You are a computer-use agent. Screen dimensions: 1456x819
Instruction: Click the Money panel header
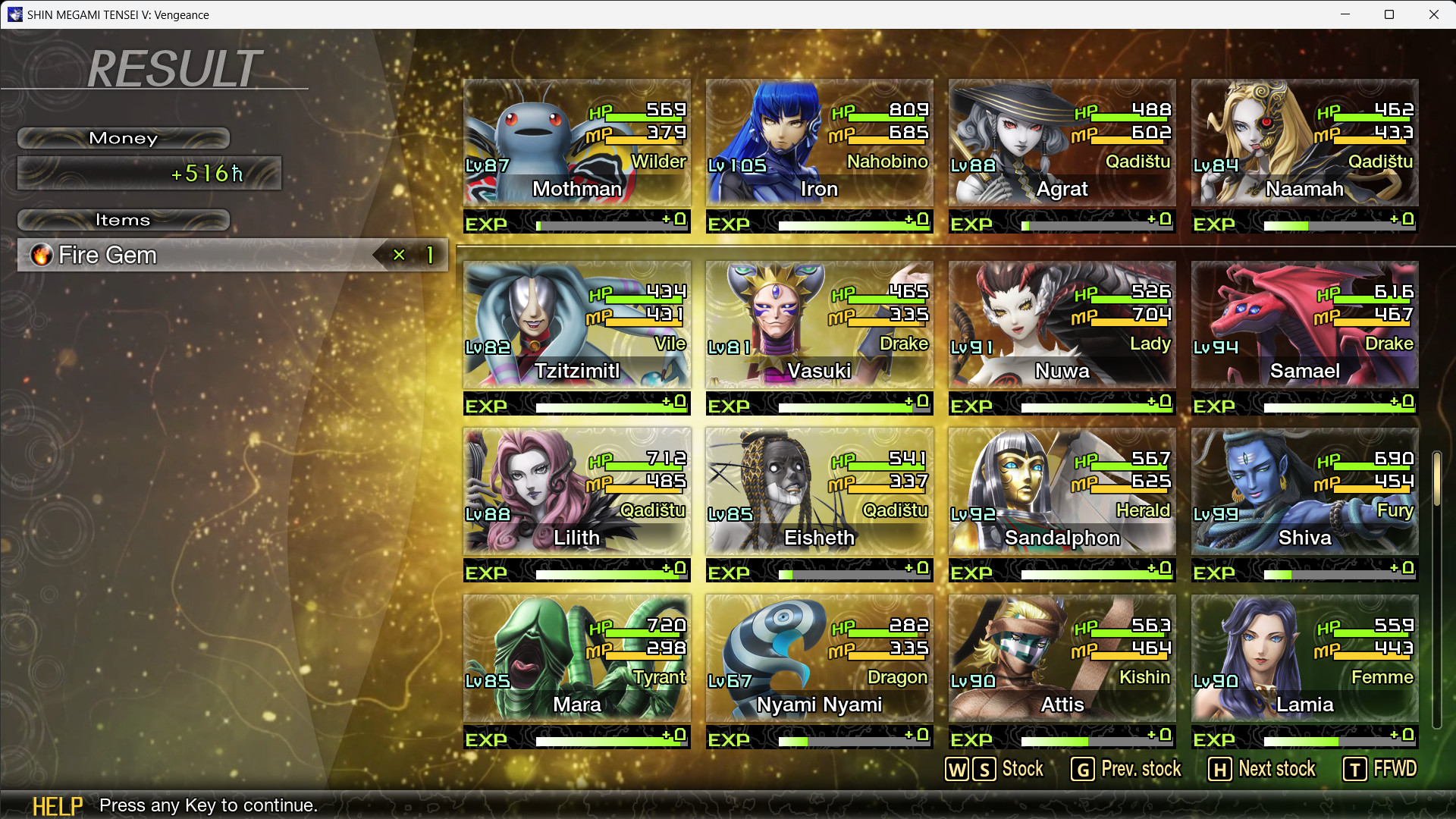tap(123, 138)
